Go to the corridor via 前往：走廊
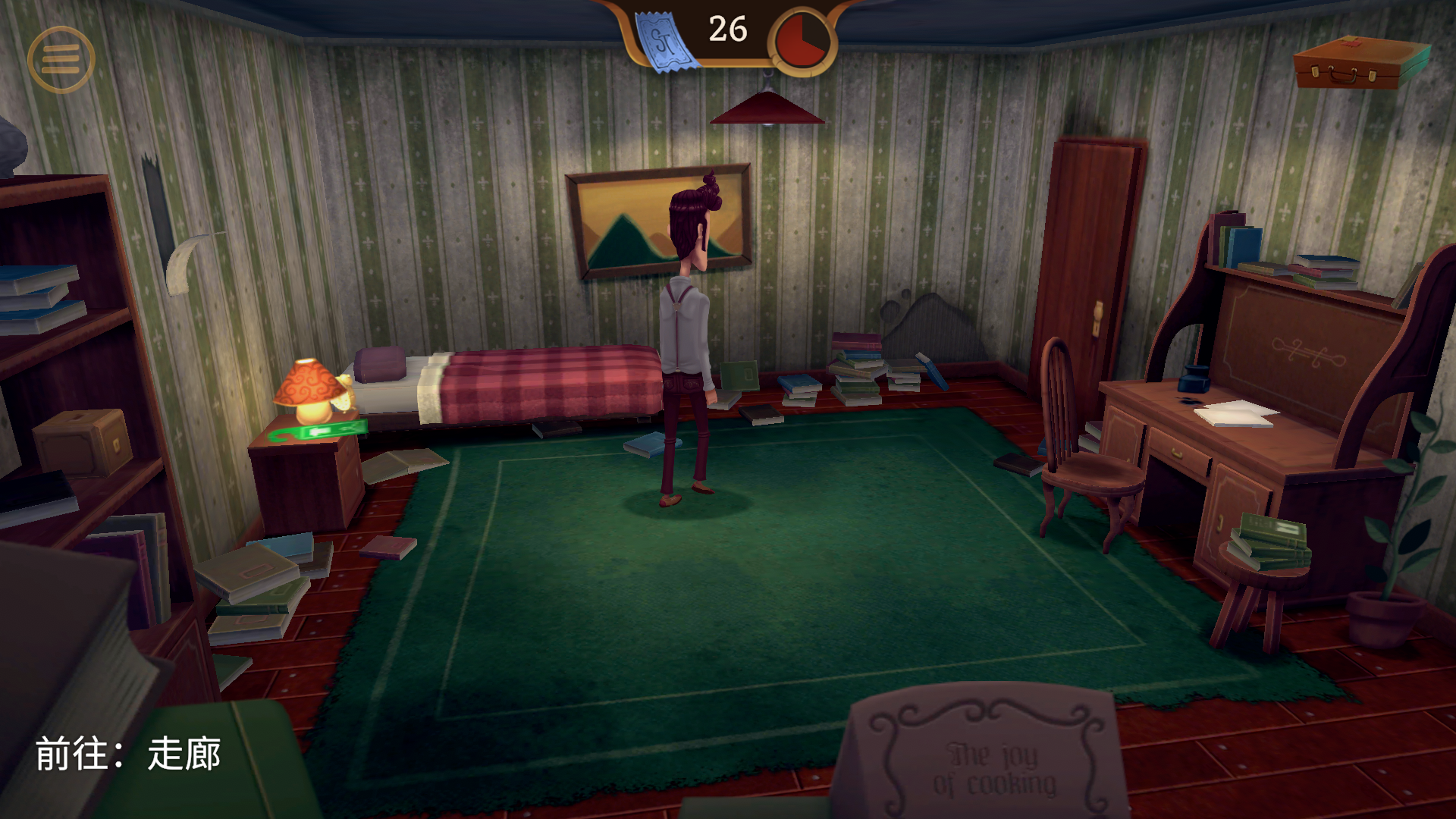 pos(128,754)
